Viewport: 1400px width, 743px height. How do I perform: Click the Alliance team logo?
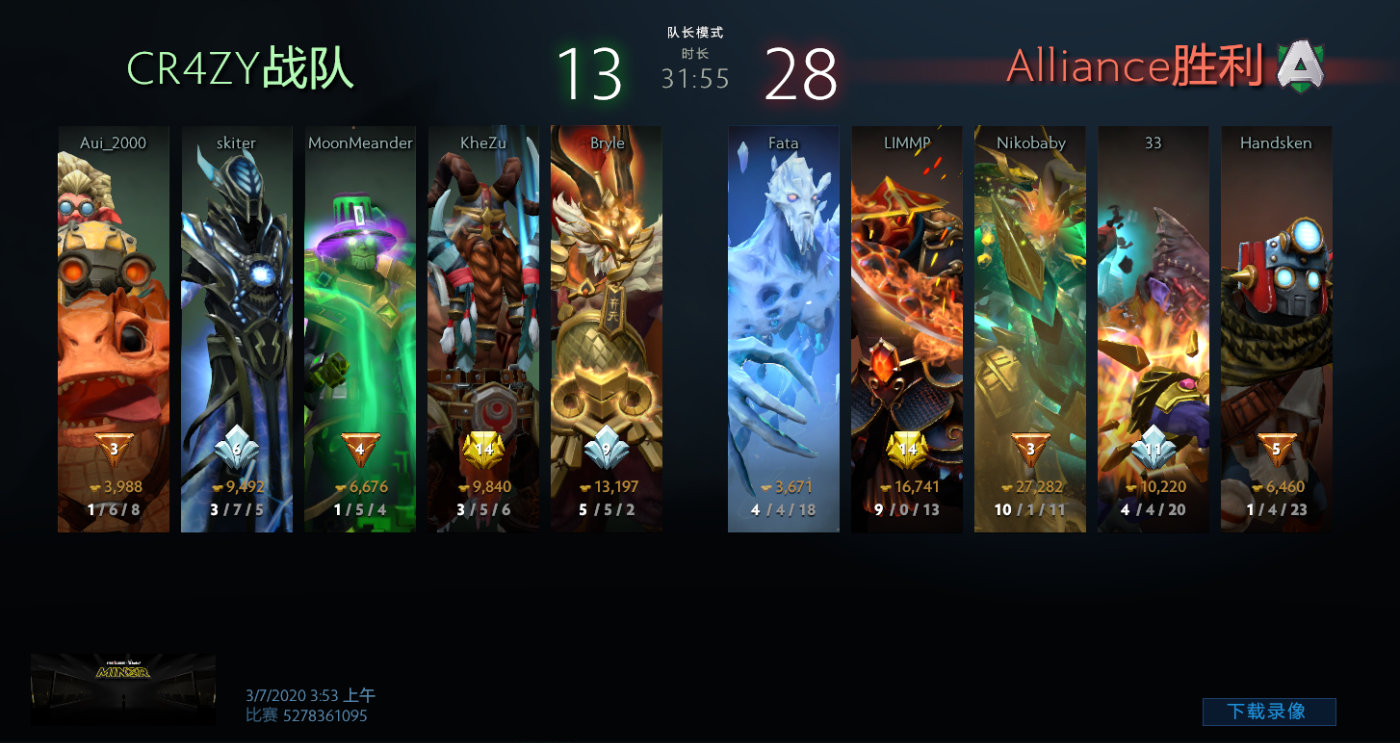click(x=1301, y=66)
